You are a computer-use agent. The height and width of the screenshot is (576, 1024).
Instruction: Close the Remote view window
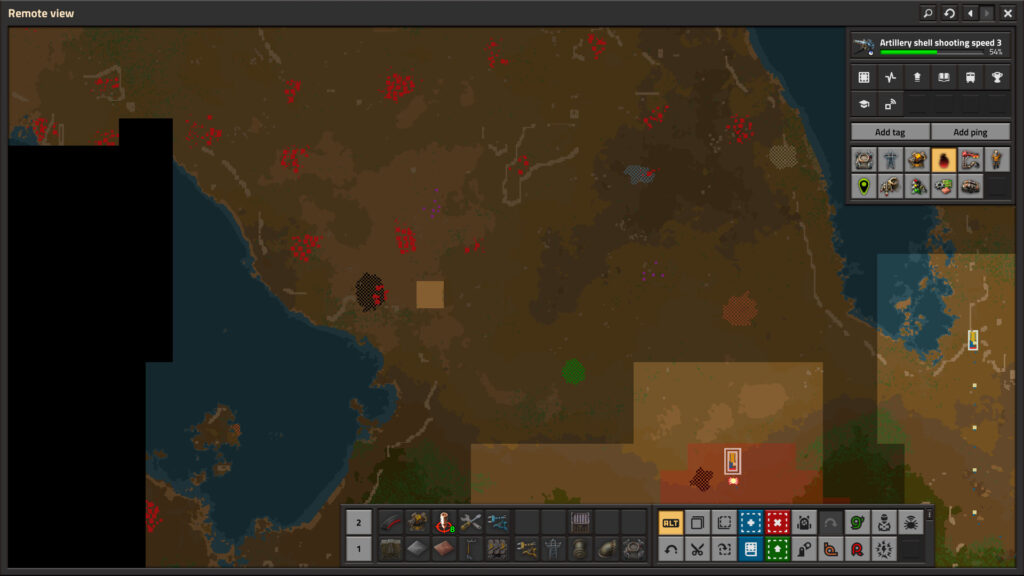[x=1008, y=13]
